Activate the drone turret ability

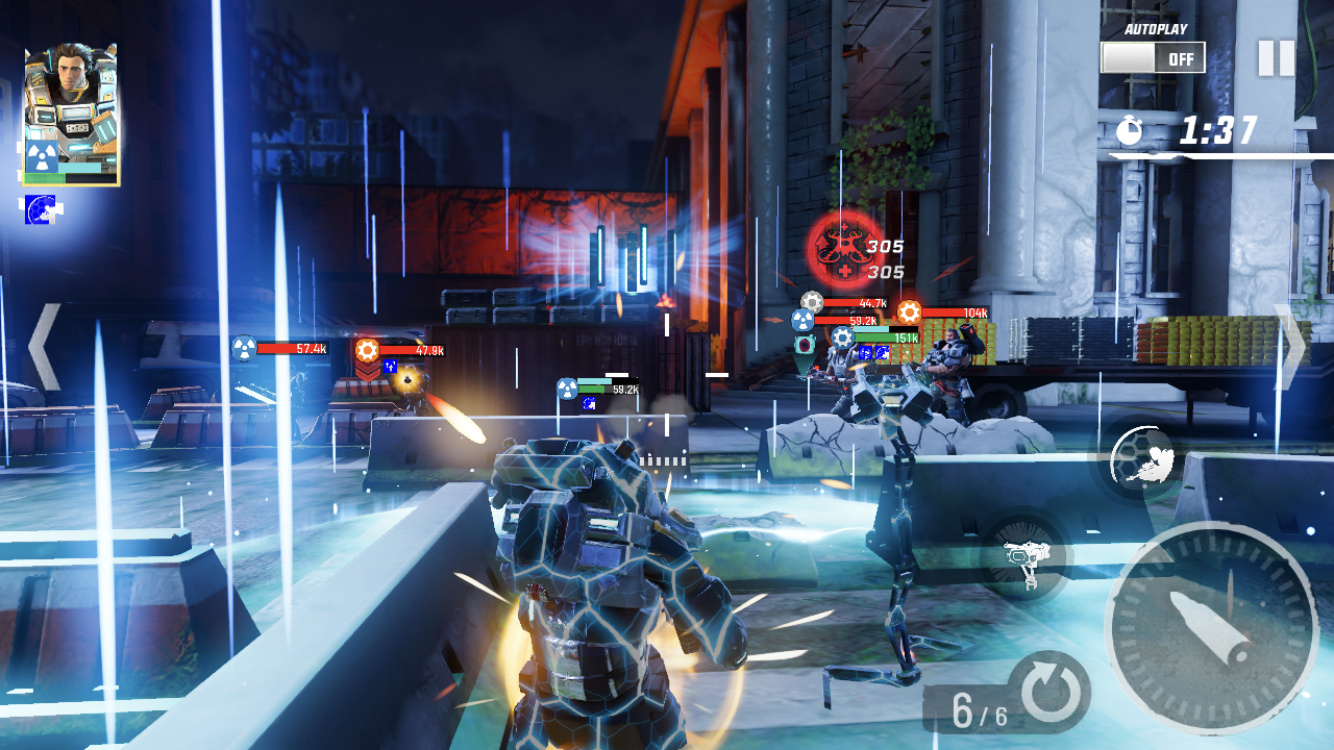(x=1022, y=558)
